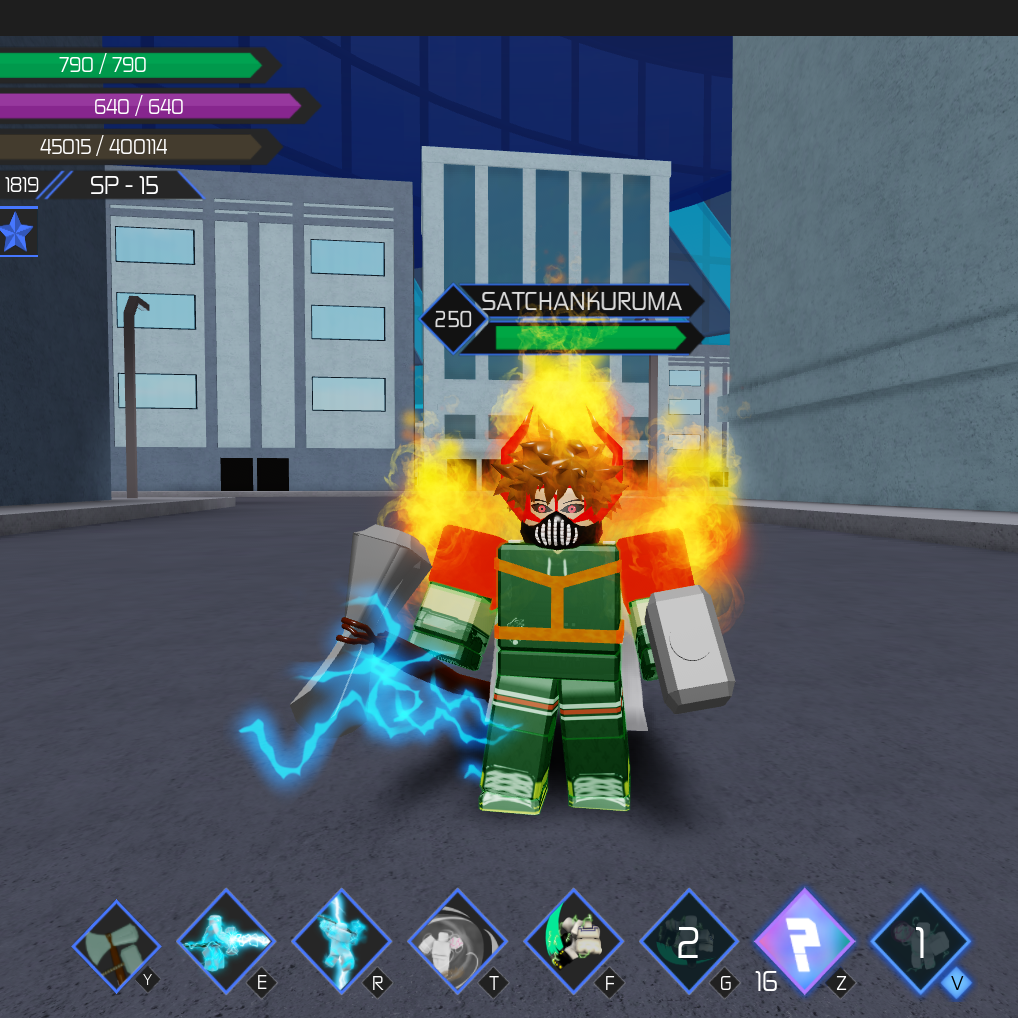Trigger the spinning swirl ability on T
Image resolution: width=1018 pixels, height=1018 pixels.
457,941
